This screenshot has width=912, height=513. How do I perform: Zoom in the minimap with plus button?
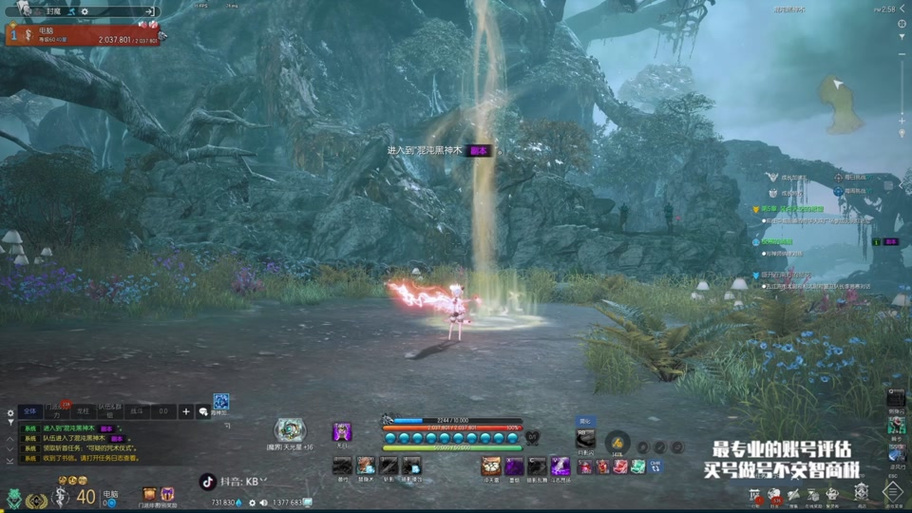pos(901,120)
